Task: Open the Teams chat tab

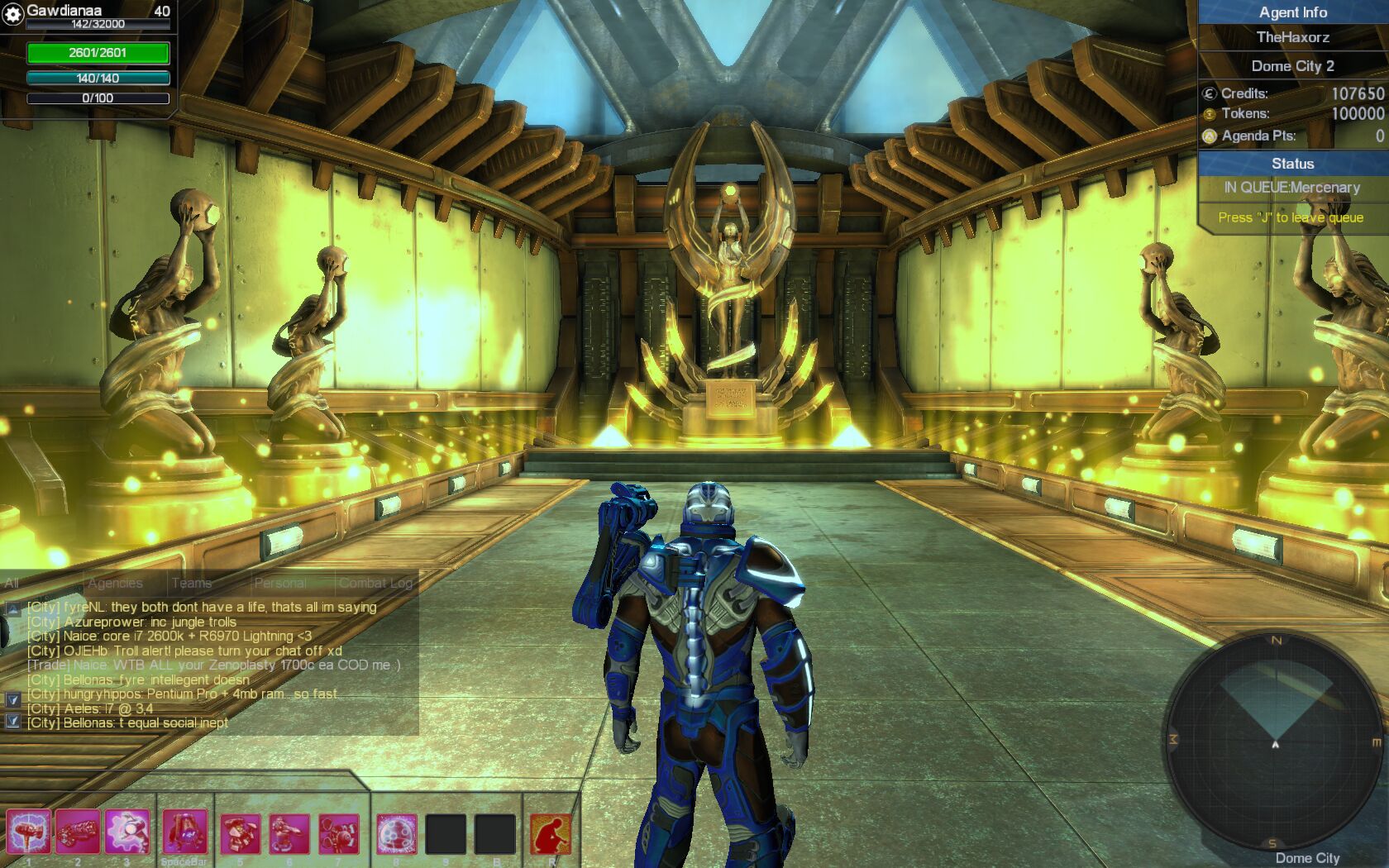Action: point(192,583)
